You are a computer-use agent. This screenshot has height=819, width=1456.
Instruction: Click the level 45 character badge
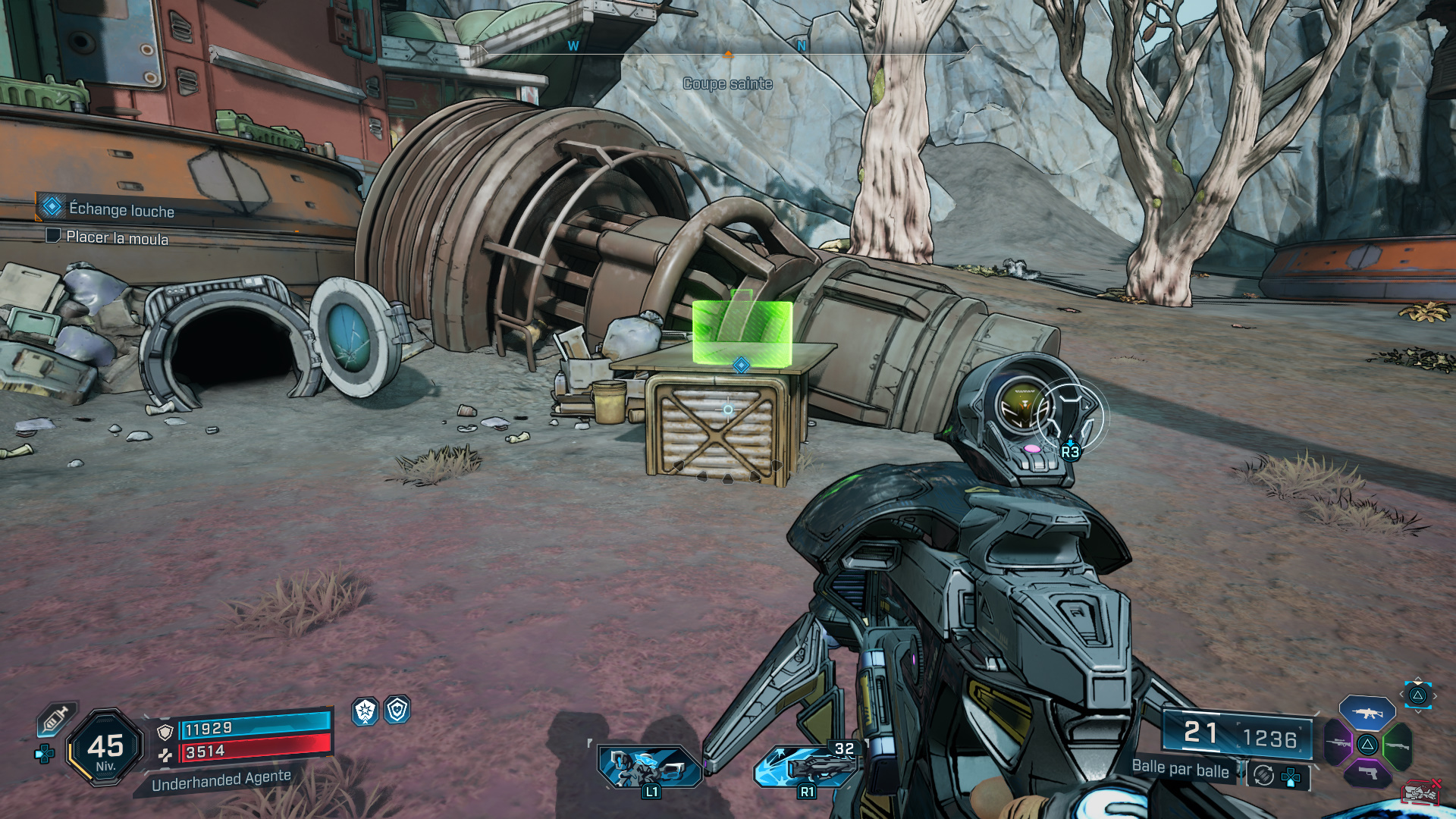105,748
